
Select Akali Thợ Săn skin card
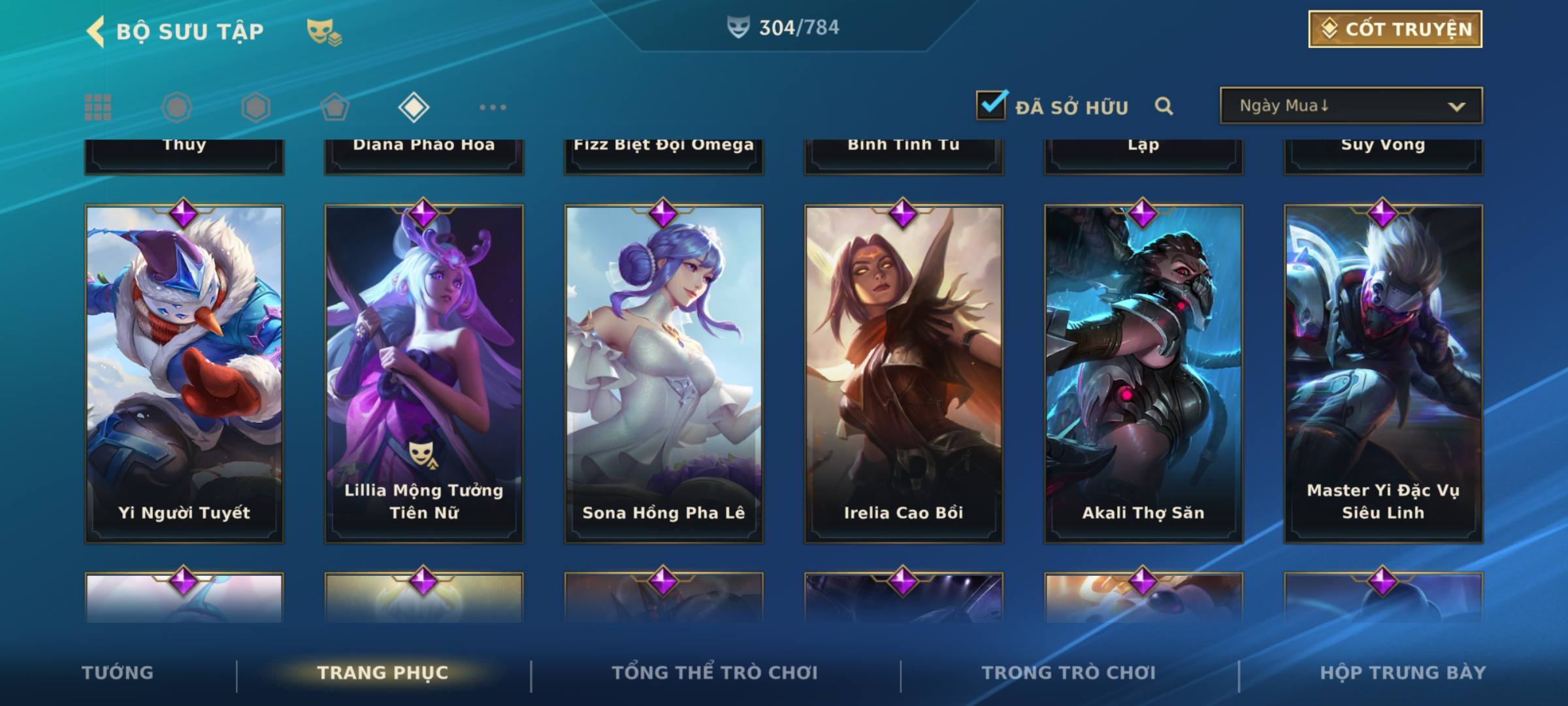coord(1143,373)
